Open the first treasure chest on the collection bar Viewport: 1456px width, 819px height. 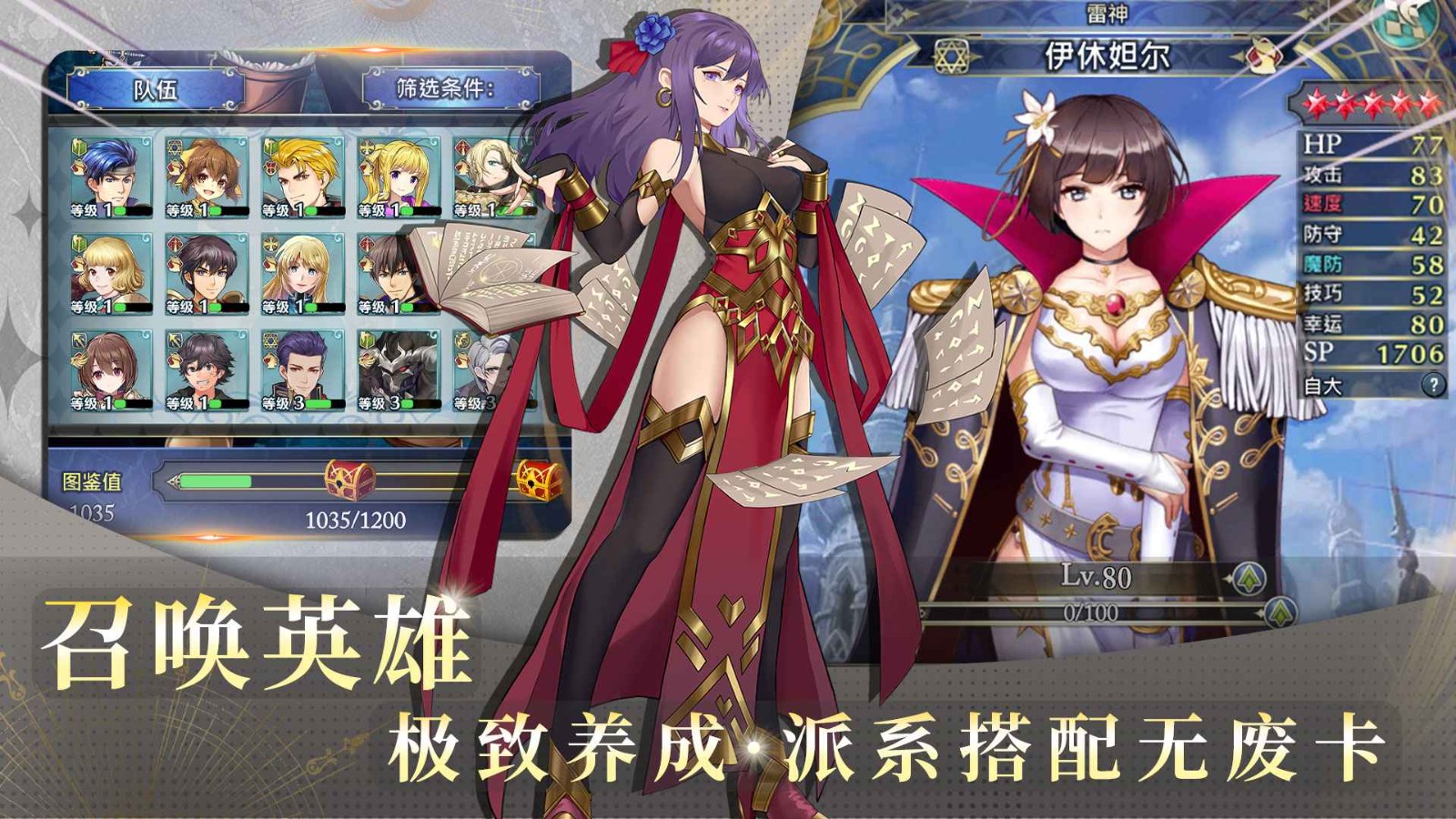click(347, 476)
